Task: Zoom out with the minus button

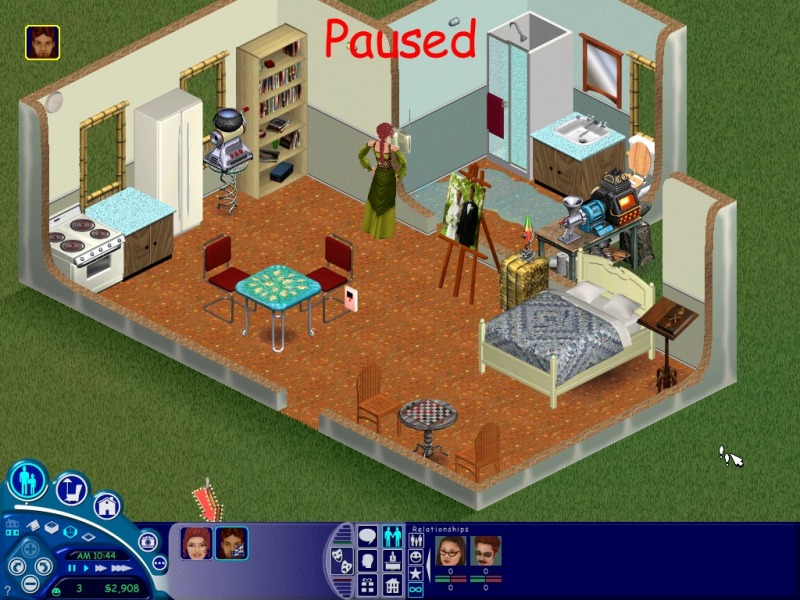Action: point(31,584)
